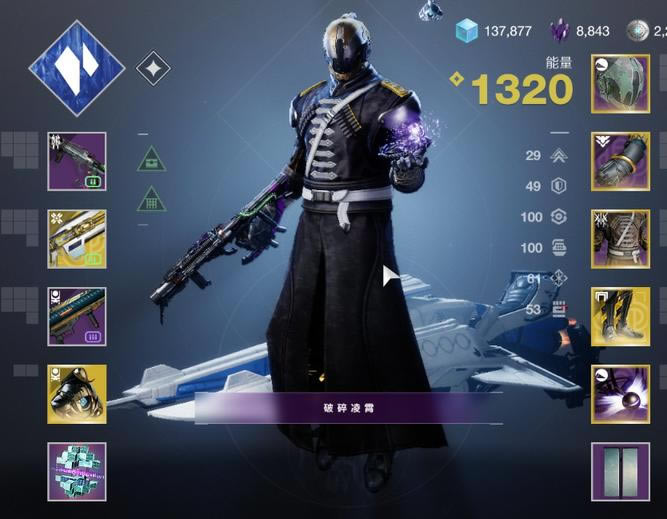
Task: Choose the golden exotic energy weapon slot
Action: click(77, 238)
